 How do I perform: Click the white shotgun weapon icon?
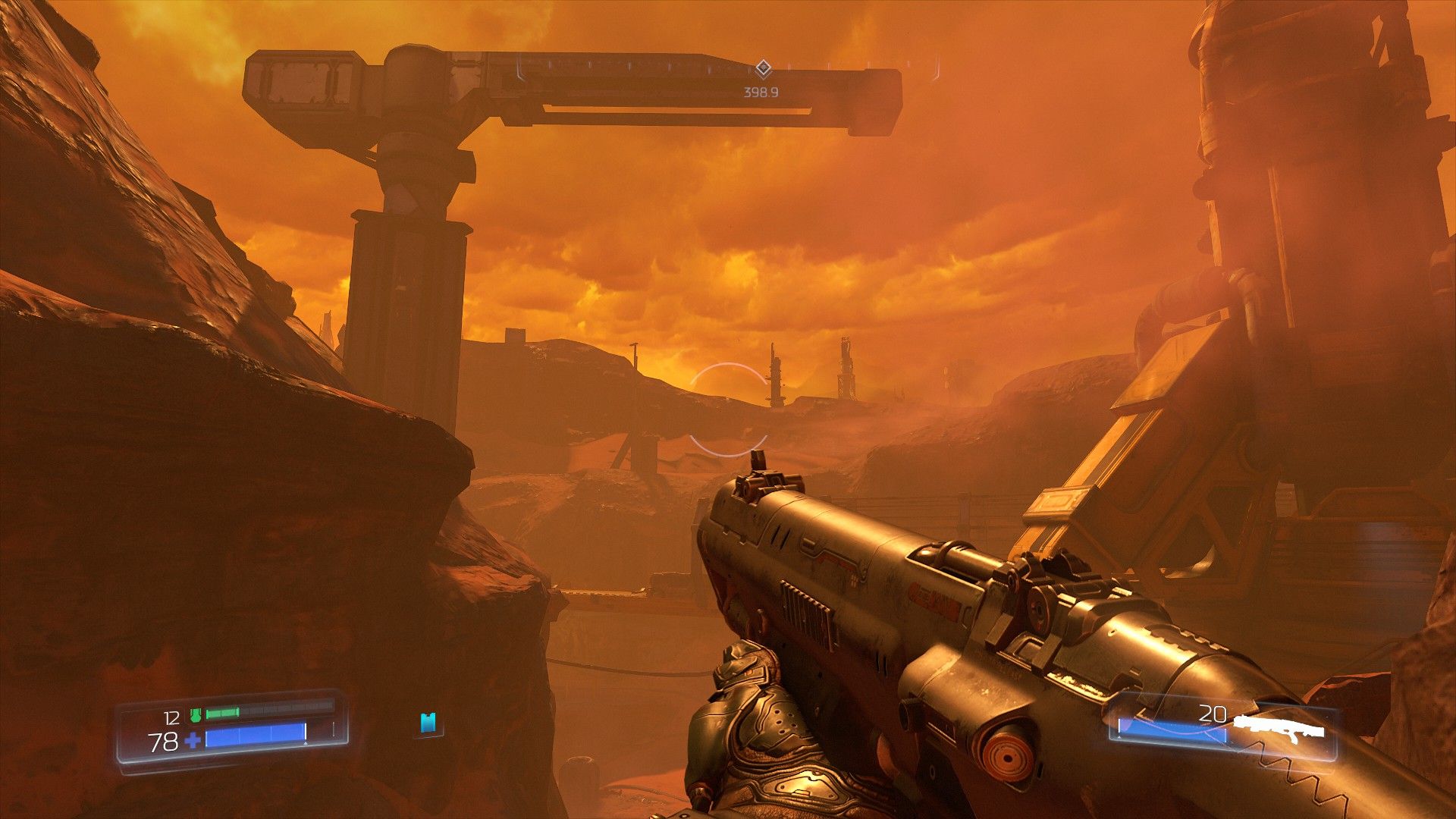(1279, 728)
